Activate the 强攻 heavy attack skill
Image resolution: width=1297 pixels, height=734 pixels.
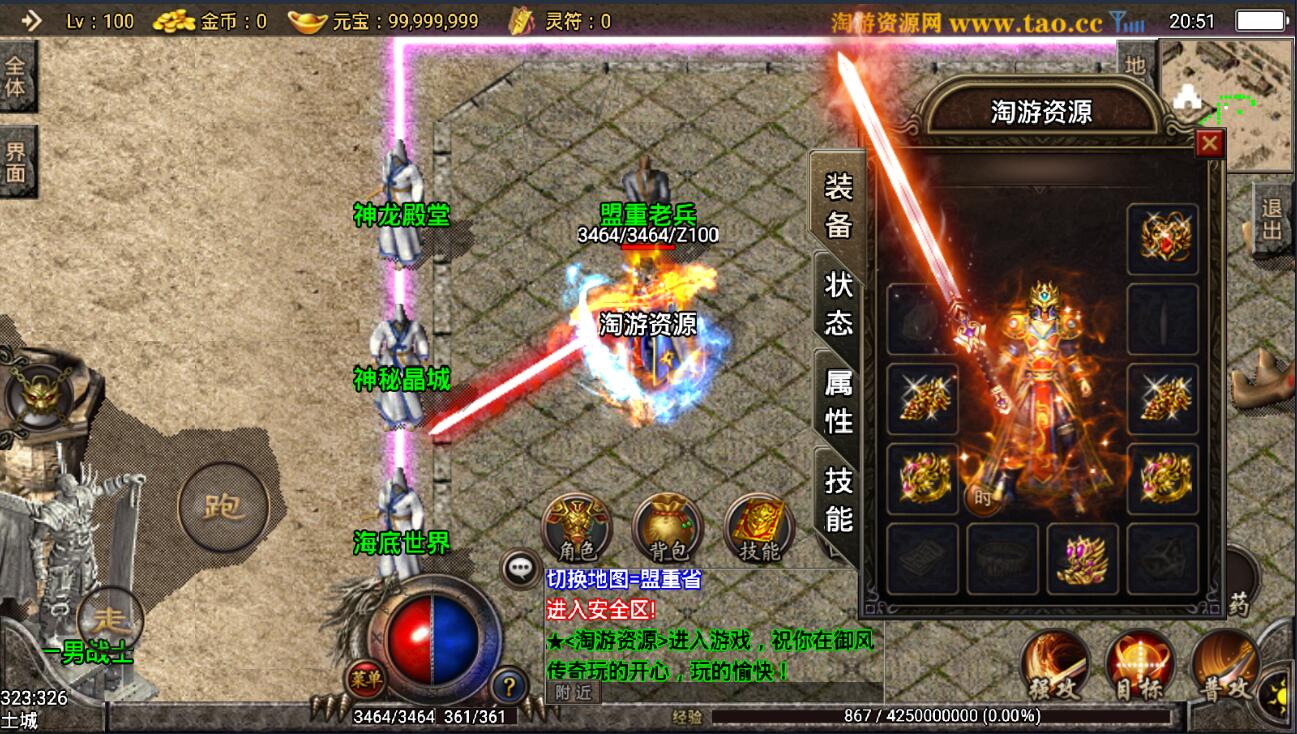click(1055, 666)
